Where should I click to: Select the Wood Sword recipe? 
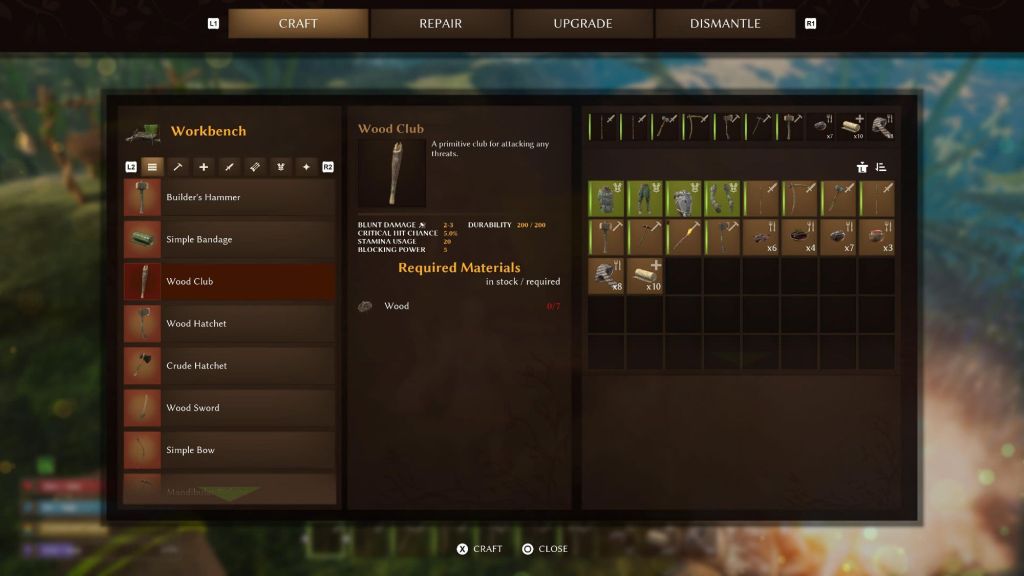point(229,407)
